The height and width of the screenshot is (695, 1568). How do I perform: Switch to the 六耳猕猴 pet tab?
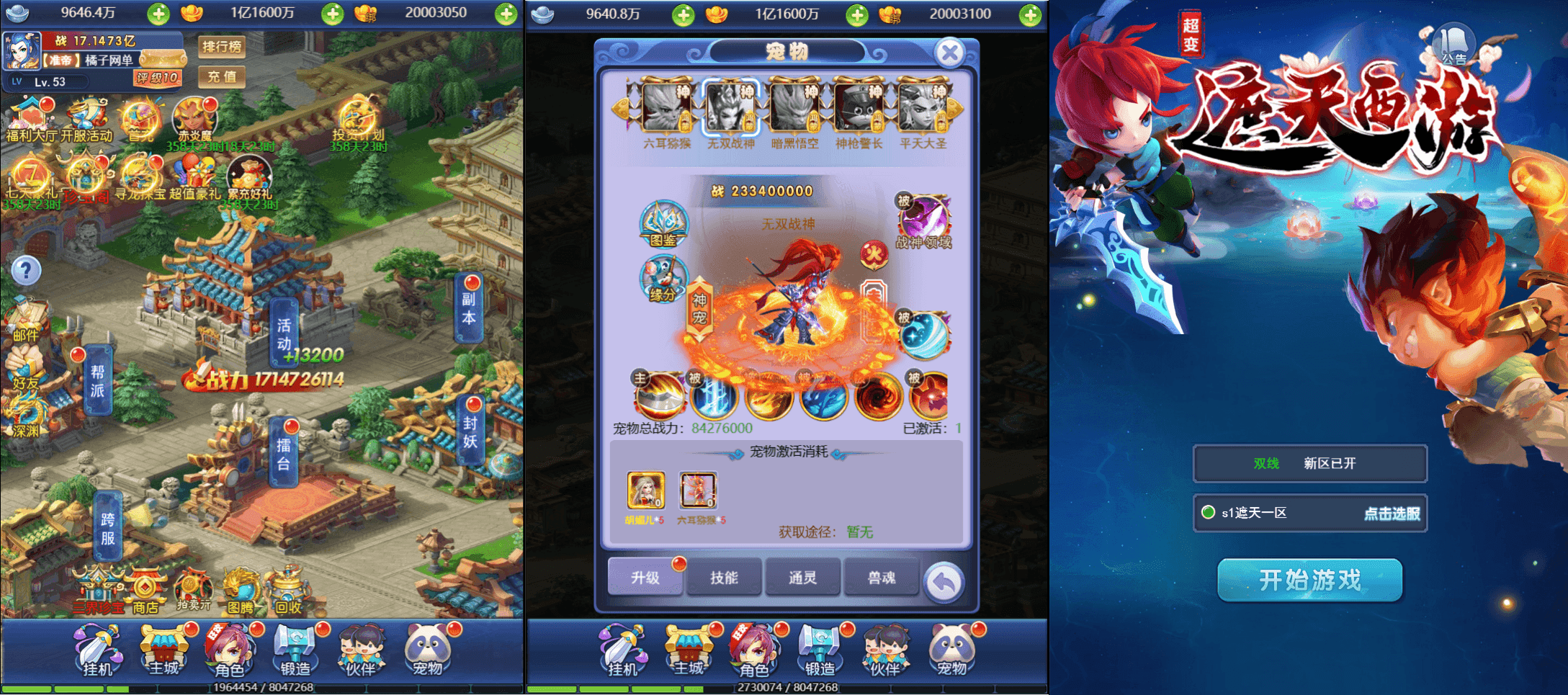665,108
